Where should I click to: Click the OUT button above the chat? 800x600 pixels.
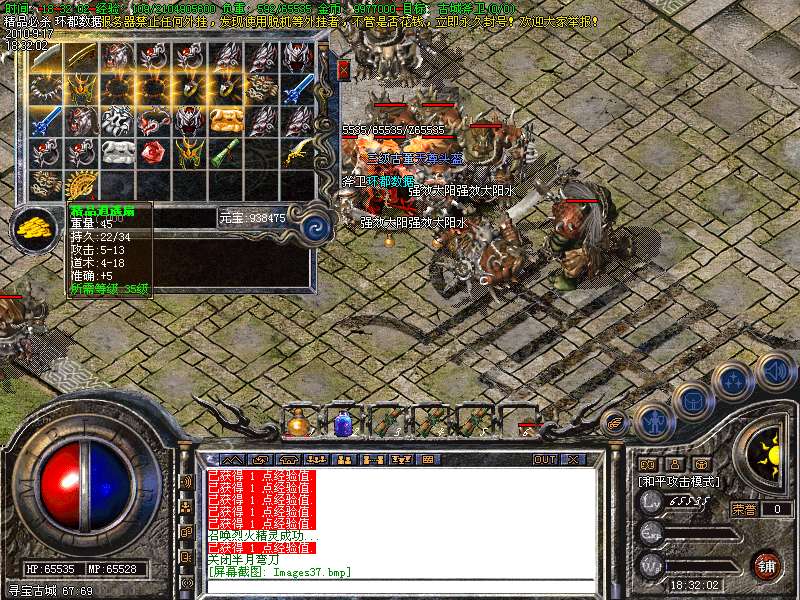coord(544,460)
